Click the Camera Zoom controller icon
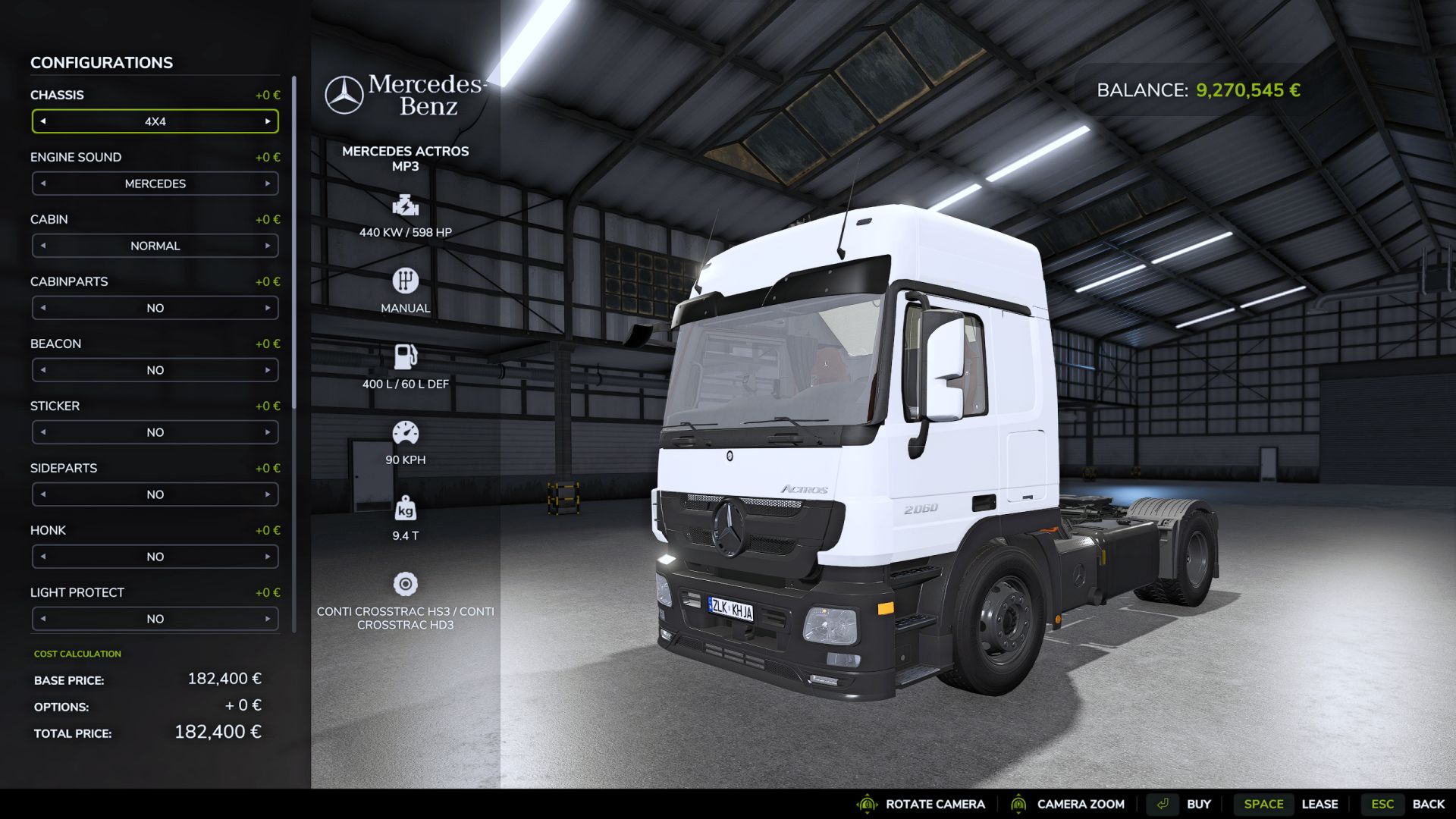 point(1019,804)
